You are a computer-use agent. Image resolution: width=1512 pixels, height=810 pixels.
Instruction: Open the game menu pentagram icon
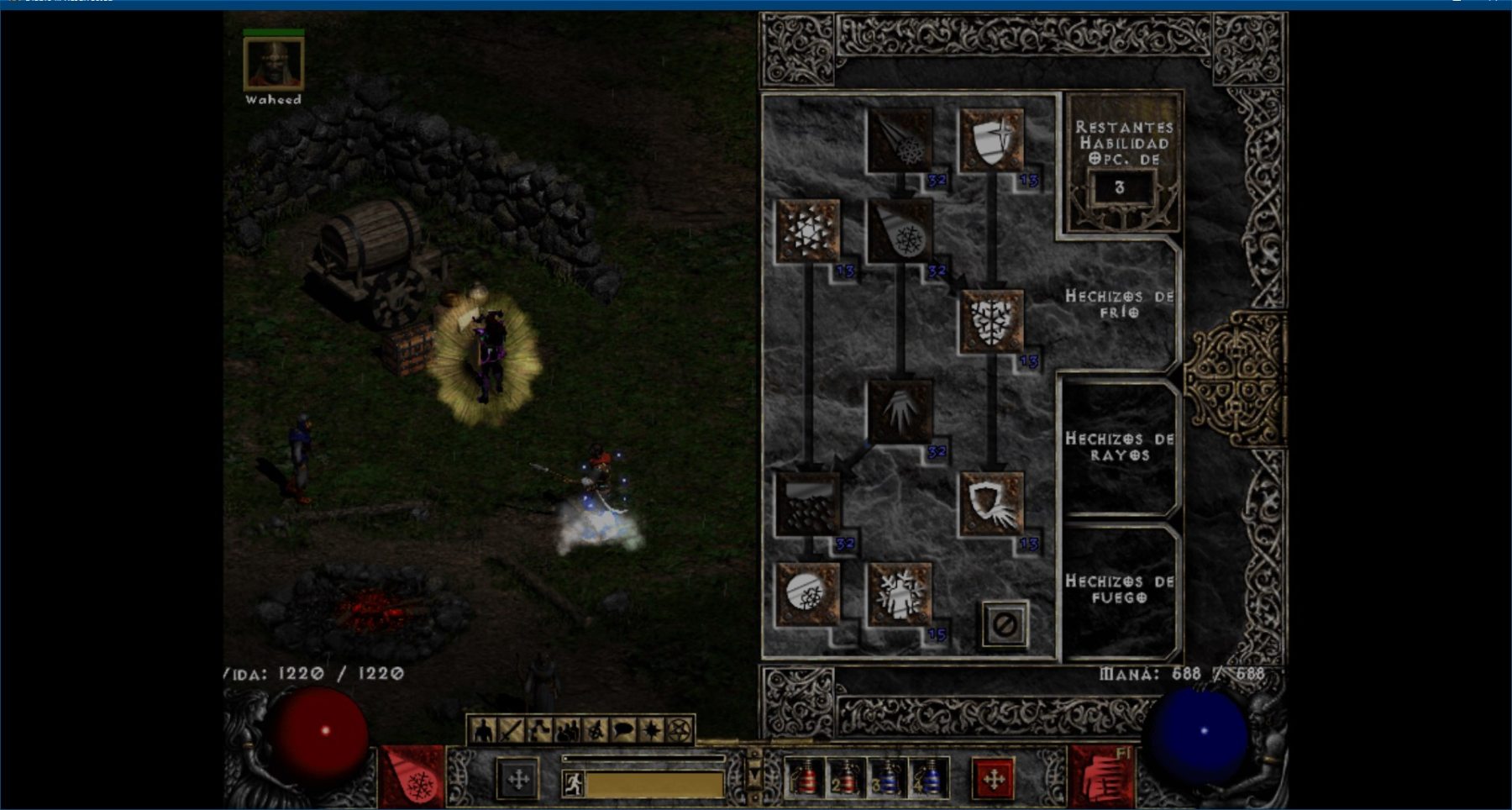point(680,731)
